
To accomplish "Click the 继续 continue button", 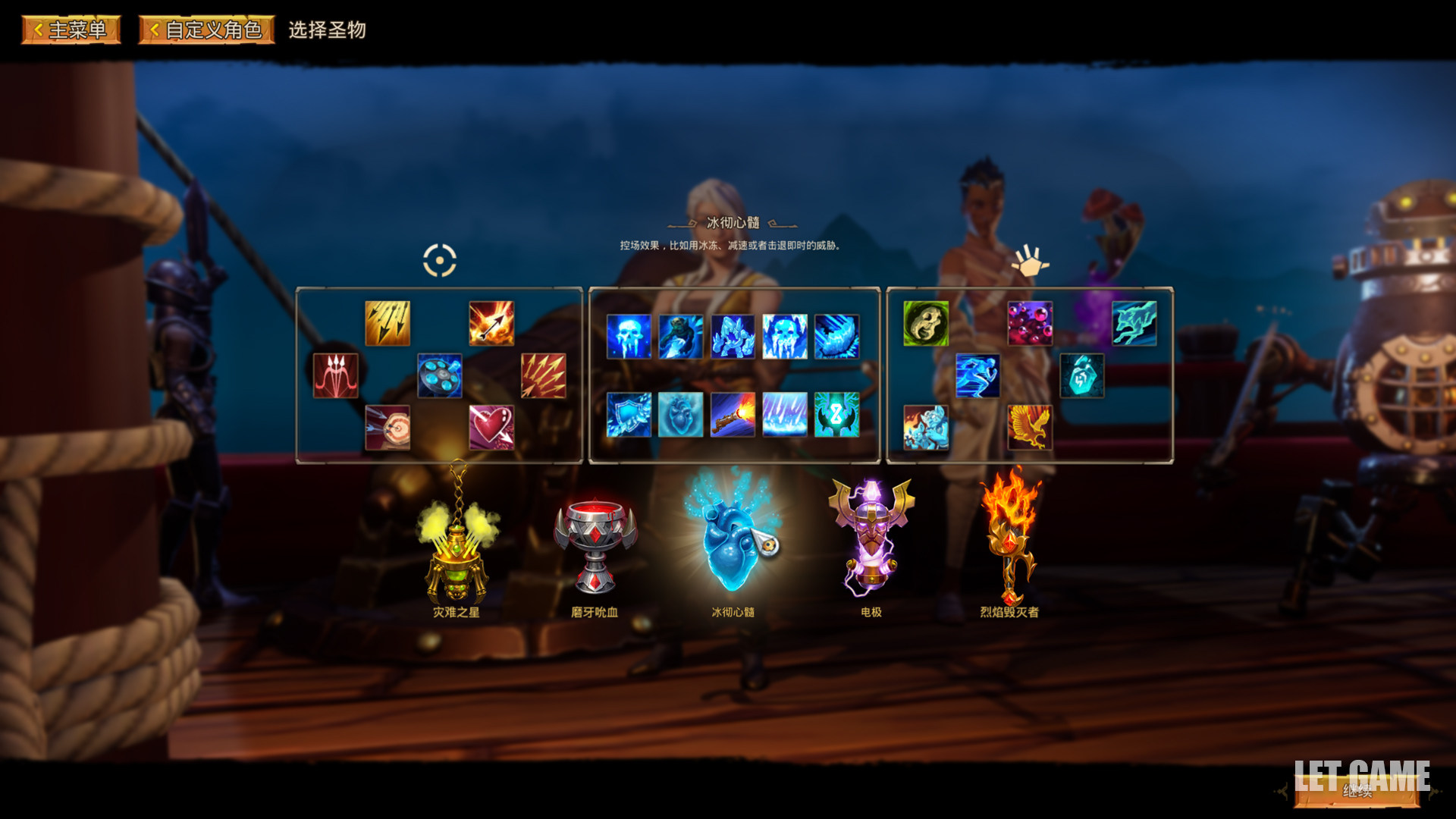I will (1357, 791).
